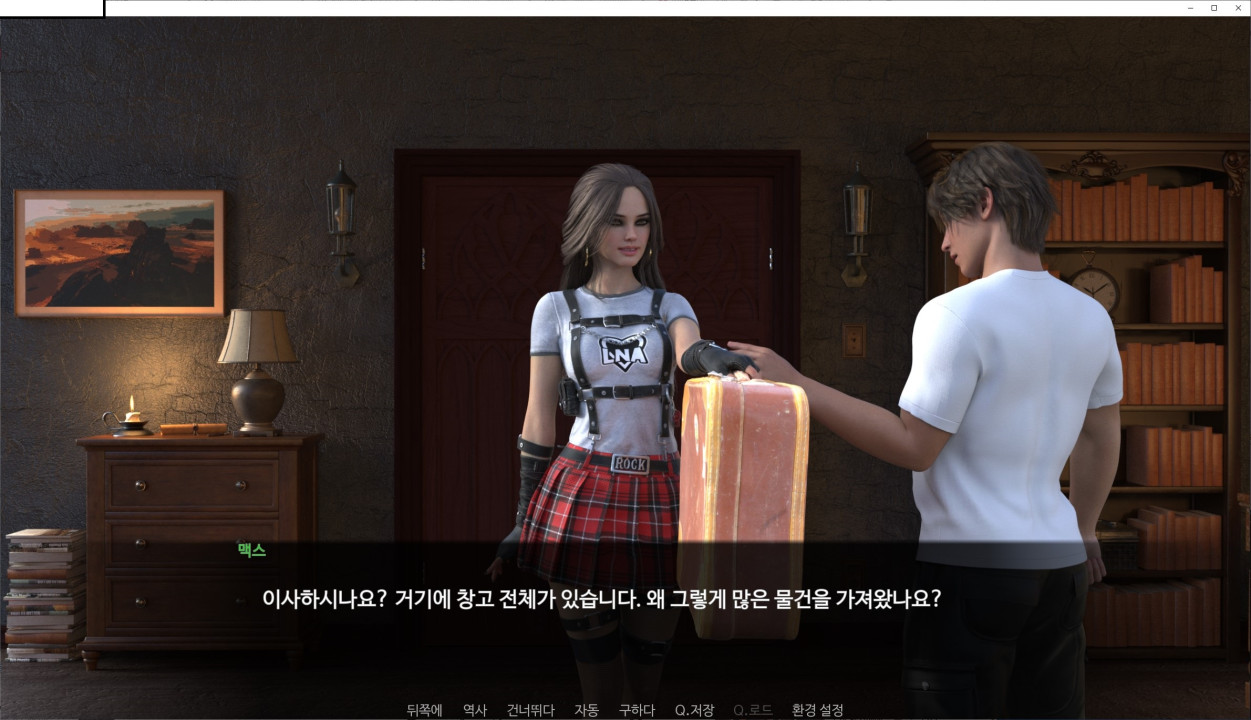Minimize the game window
The width and height of the screenshot is (1251, 720).
(x=1190, y=8)
